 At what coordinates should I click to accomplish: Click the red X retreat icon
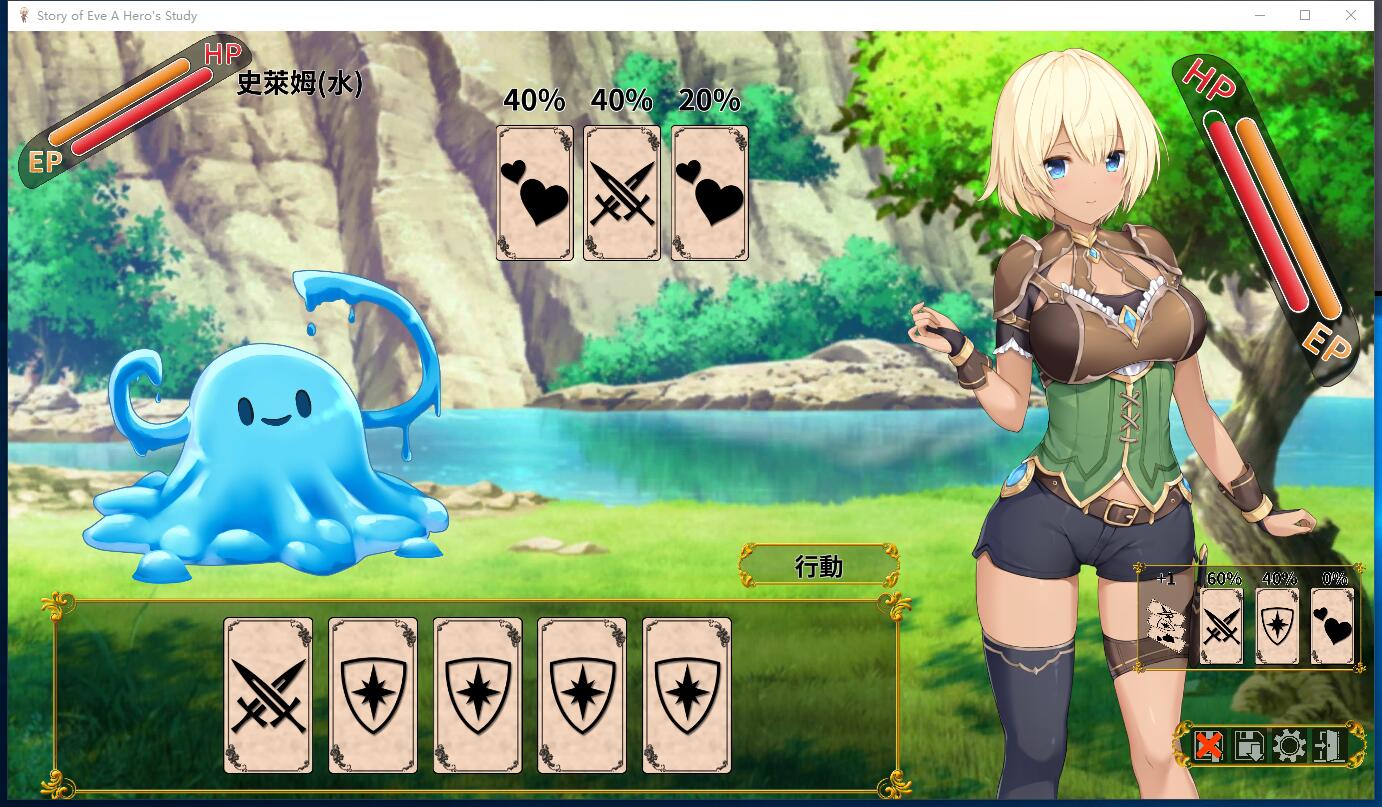click(1209, 744)
